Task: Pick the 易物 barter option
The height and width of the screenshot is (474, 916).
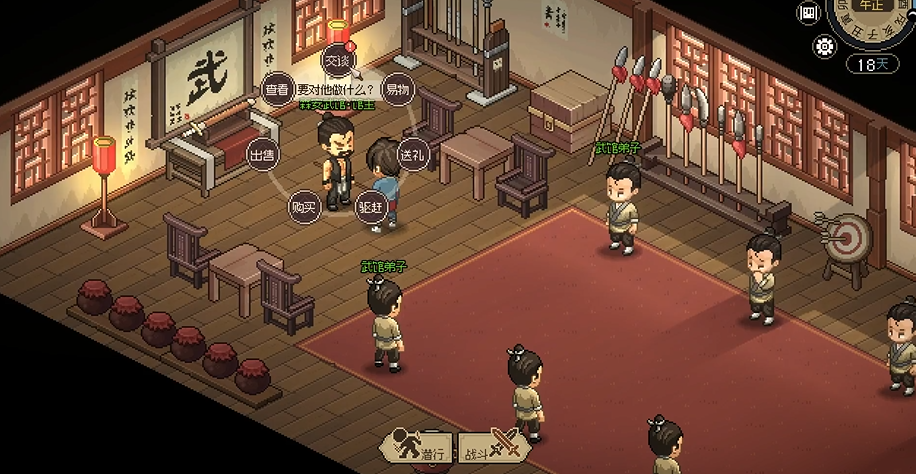Action: [x=398, y=90]
